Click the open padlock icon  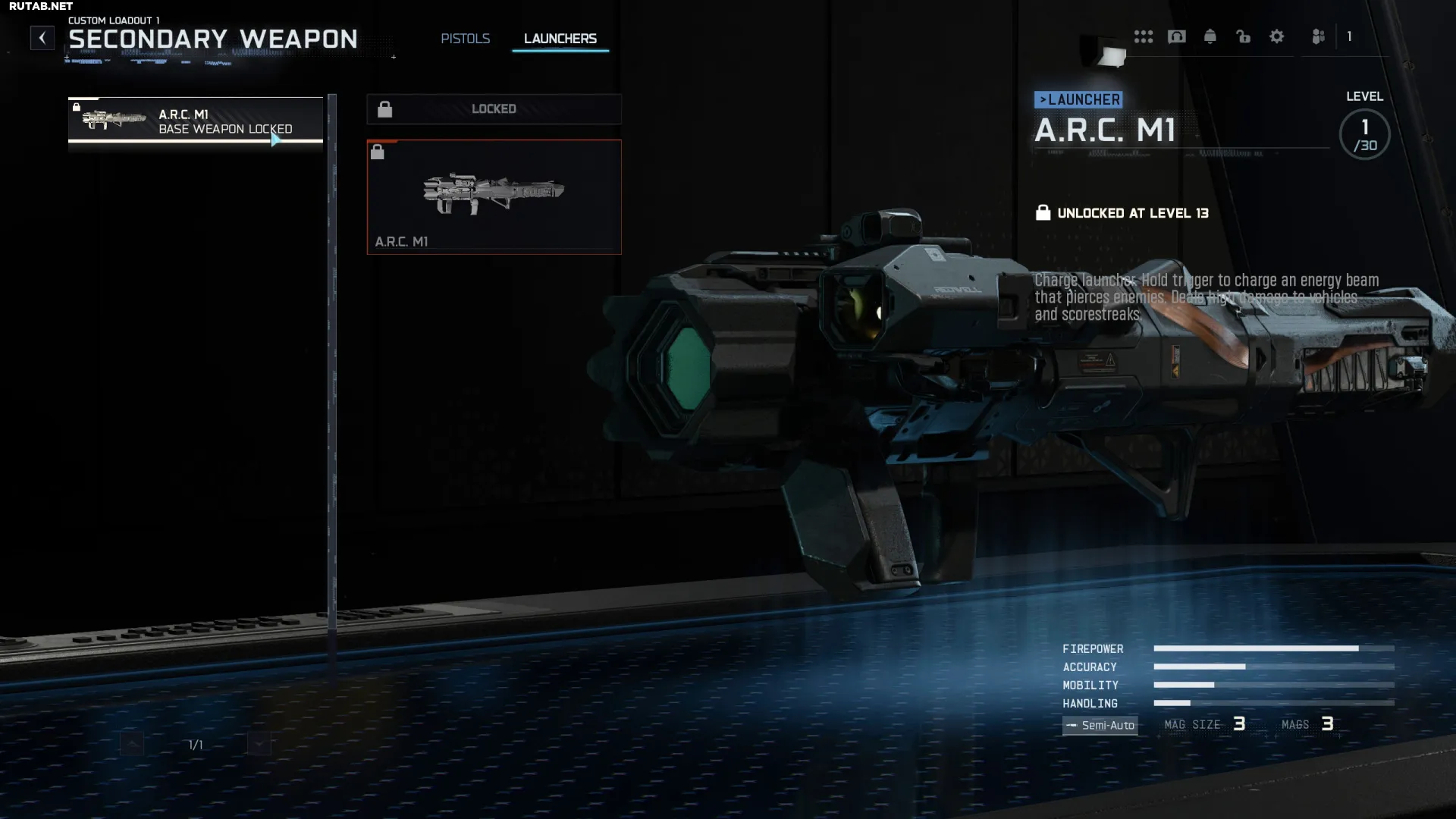1243,36
